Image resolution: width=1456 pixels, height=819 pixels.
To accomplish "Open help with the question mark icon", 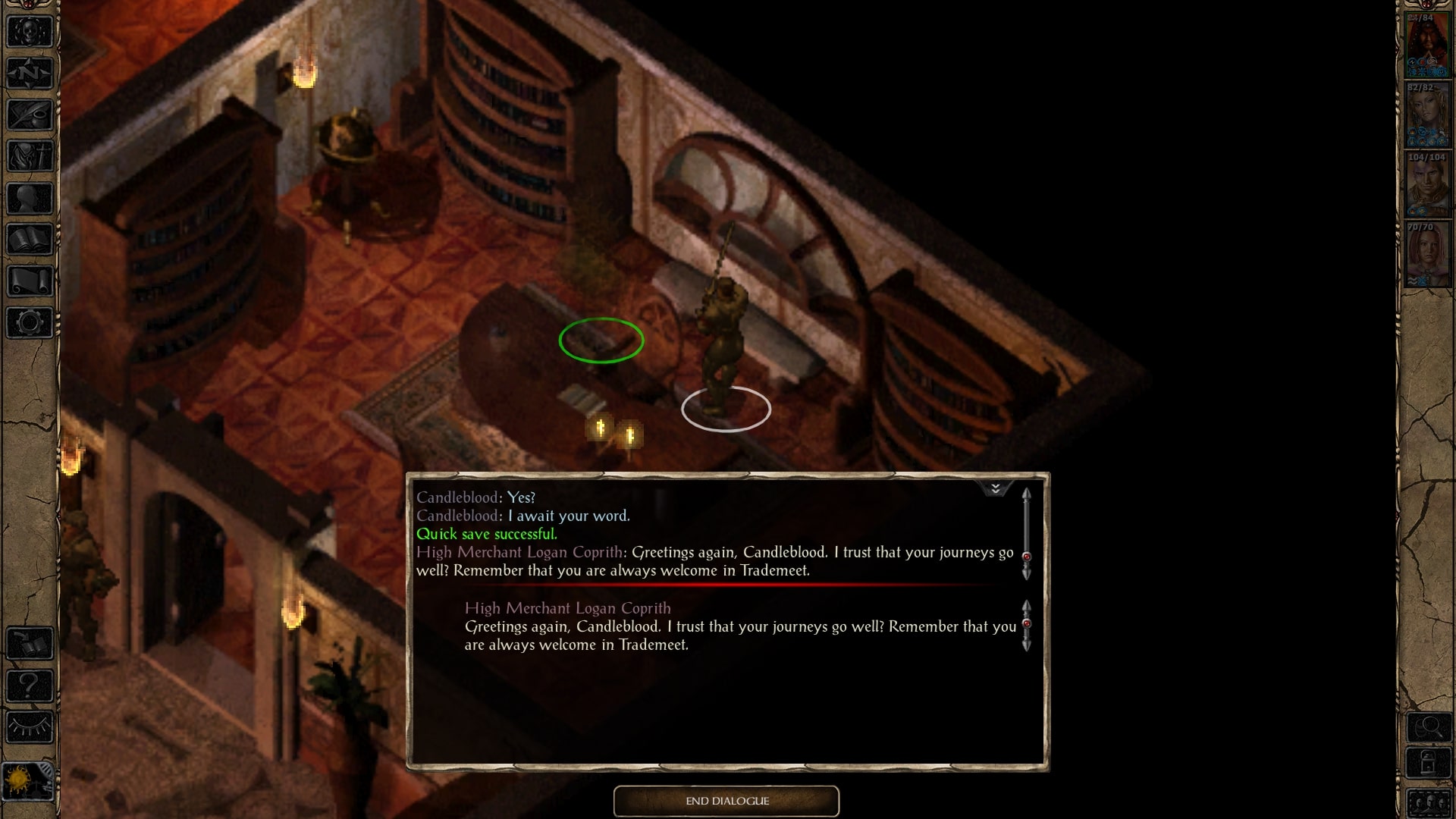I will [30, 686].
